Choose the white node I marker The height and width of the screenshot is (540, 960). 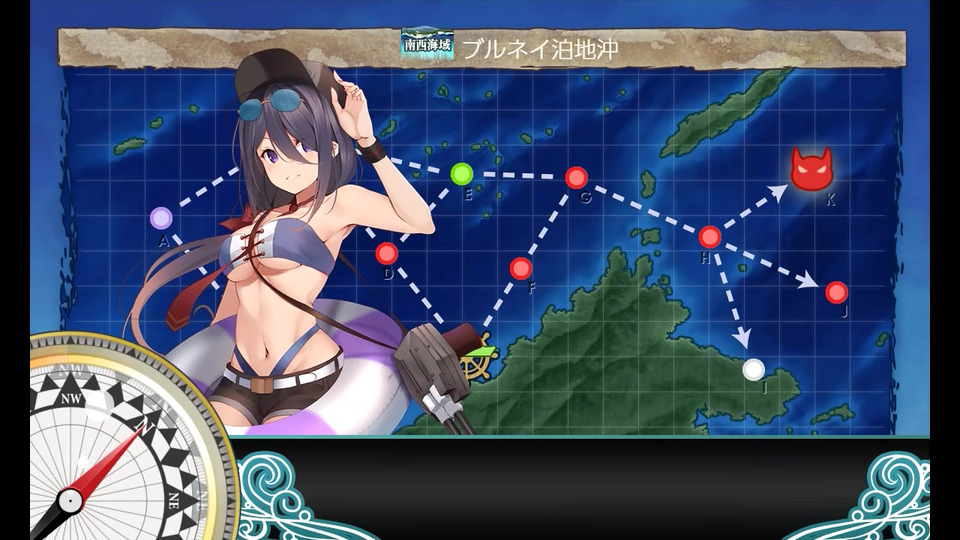(x=754, y=369)
